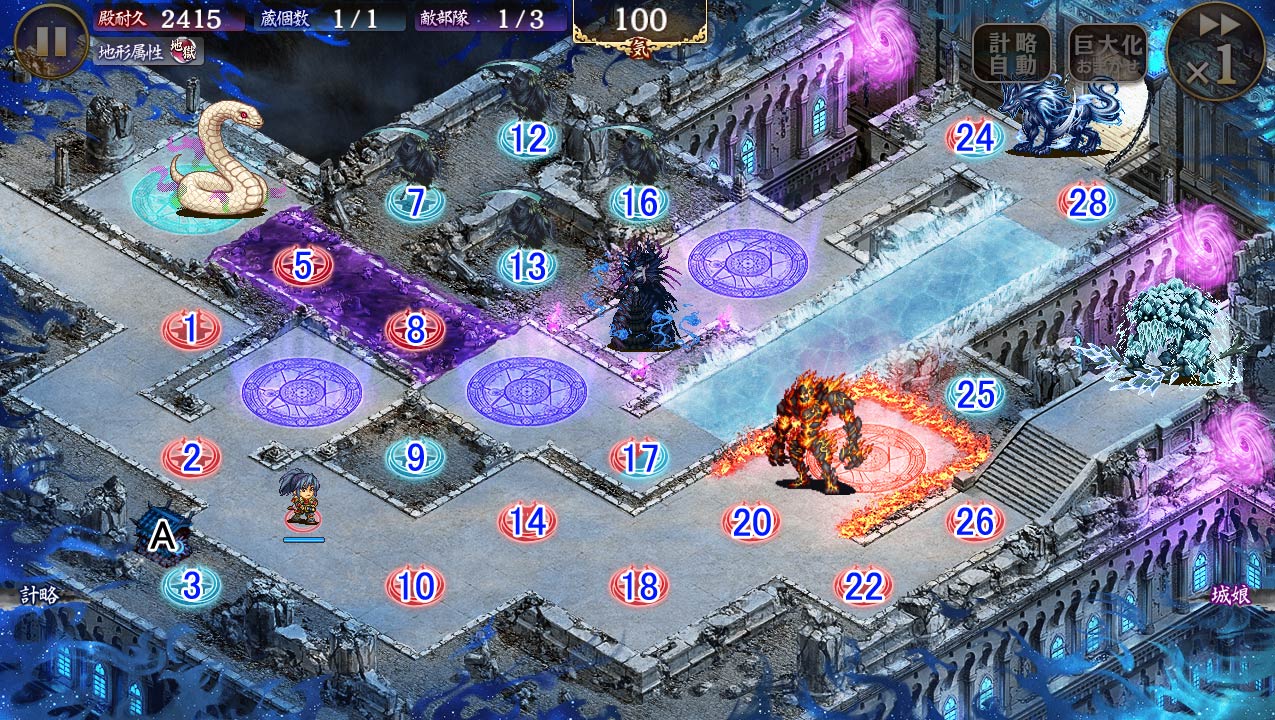Select red deployment tile number 28
1275x720 pixels.
tap(1087, 202)
